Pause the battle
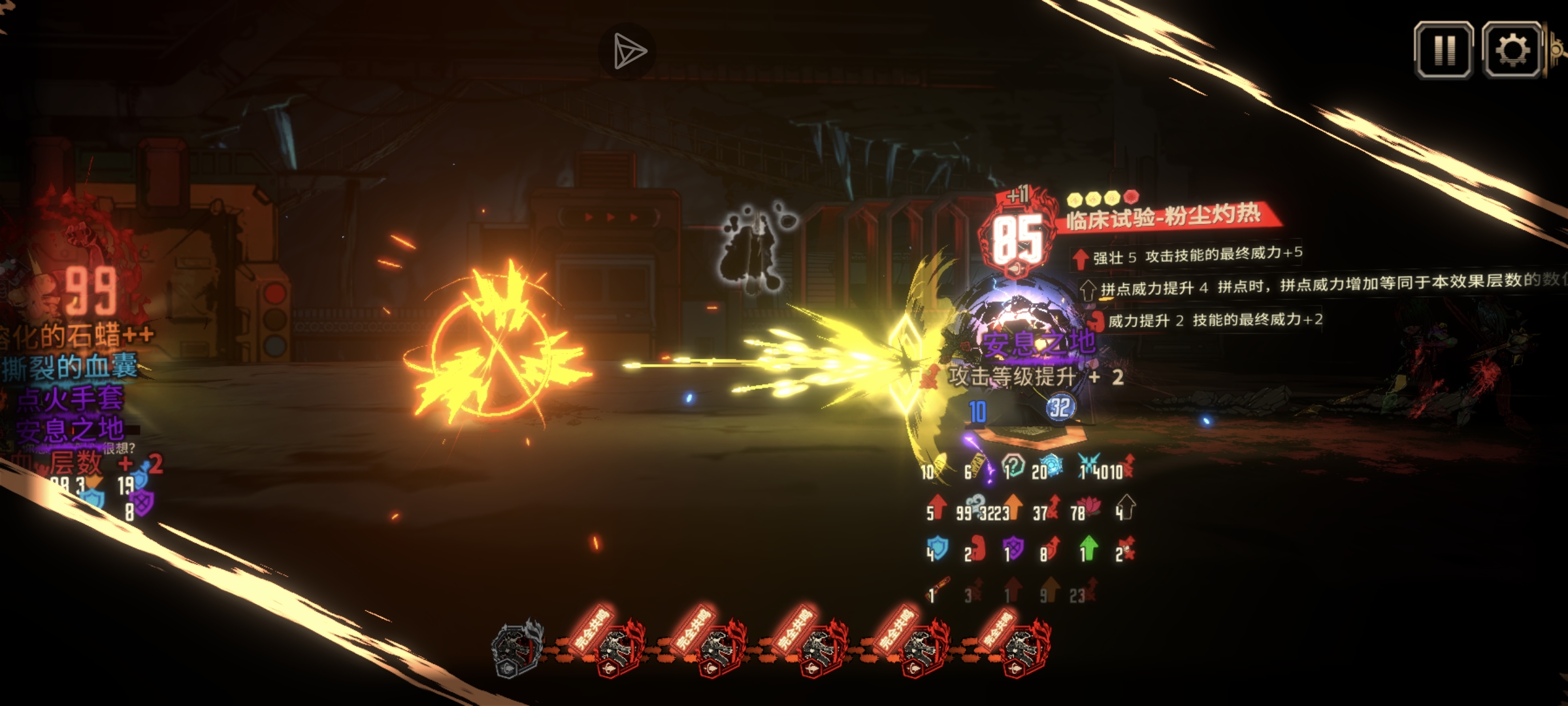The height and width of the screenshot is (706, 1568). point(1444,50)
